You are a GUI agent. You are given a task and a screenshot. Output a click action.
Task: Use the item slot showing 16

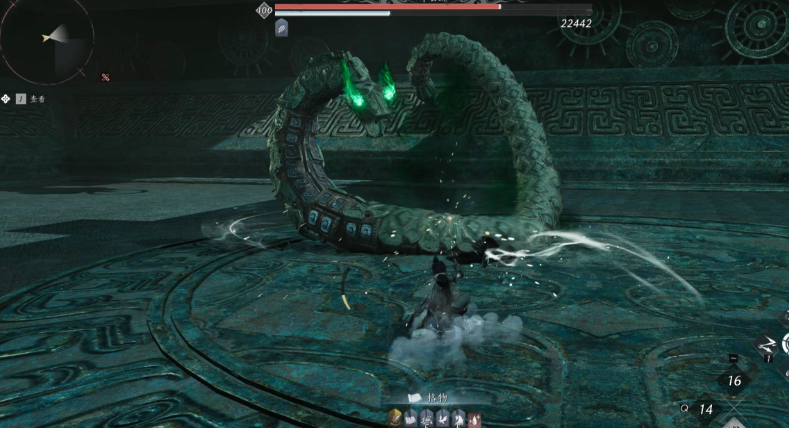(734, 381)
